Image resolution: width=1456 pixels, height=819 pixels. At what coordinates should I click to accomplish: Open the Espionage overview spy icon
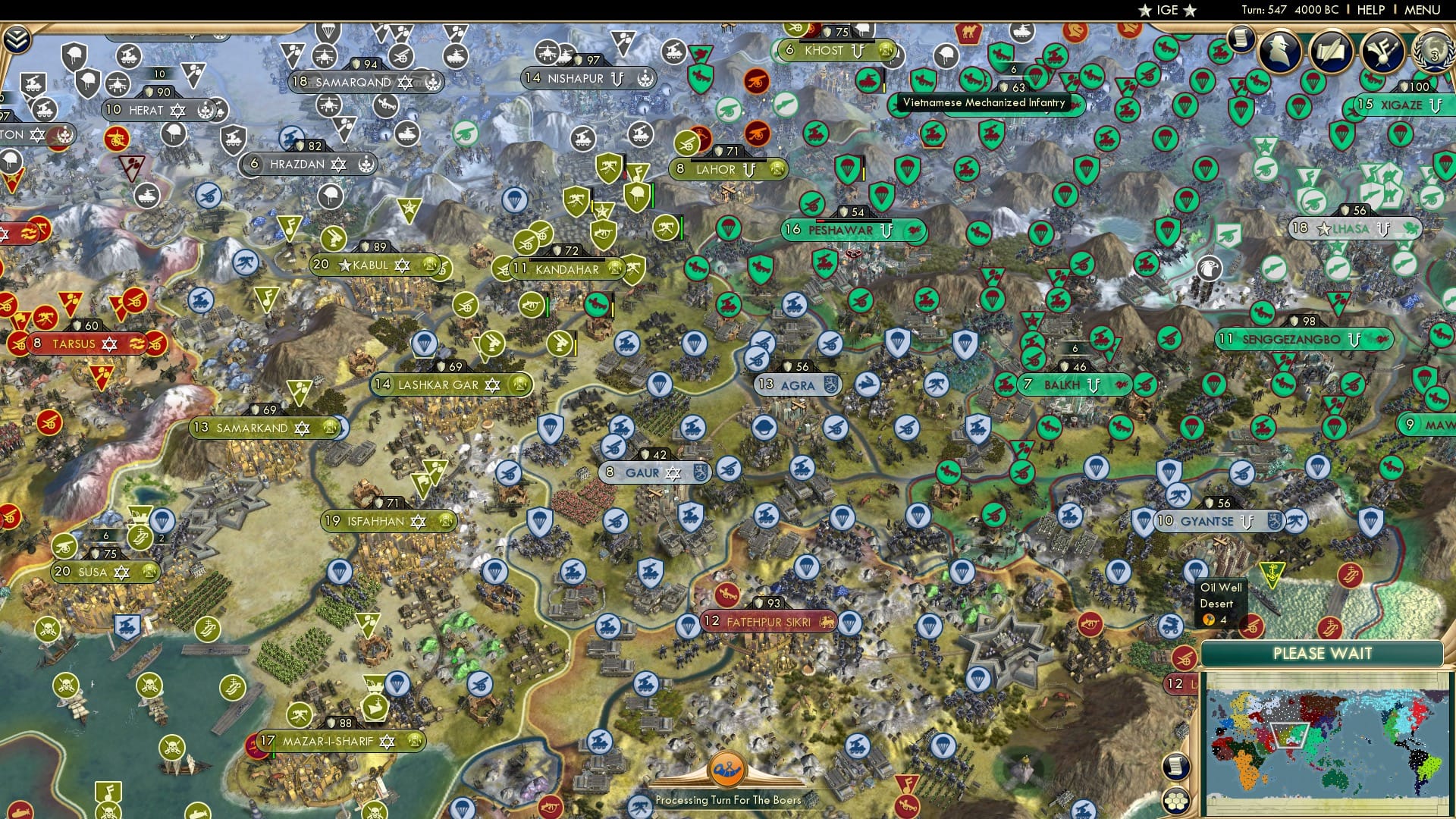(x=1280, y=52)
